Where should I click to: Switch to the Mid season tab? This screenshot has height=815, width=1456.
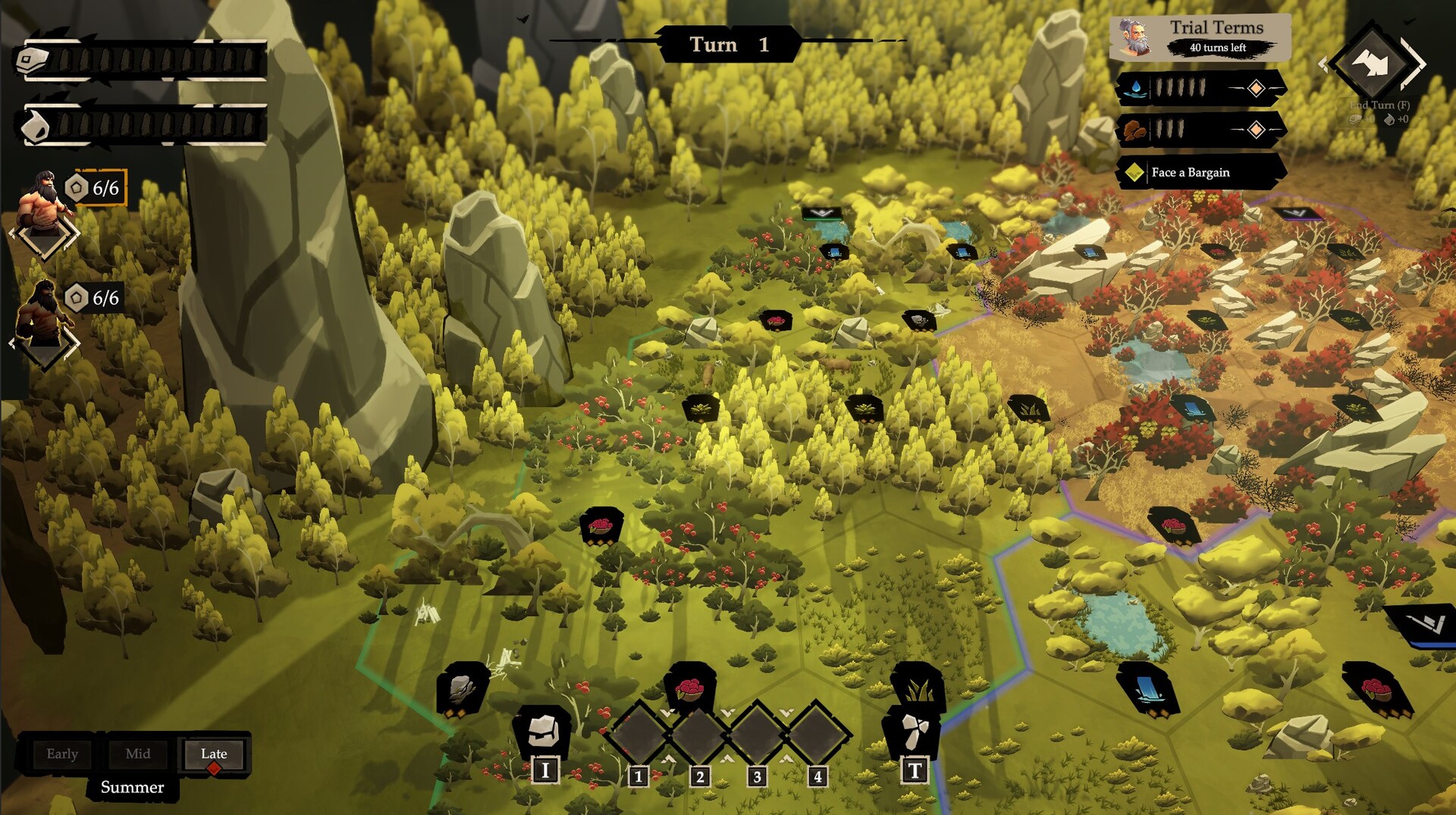138,754
